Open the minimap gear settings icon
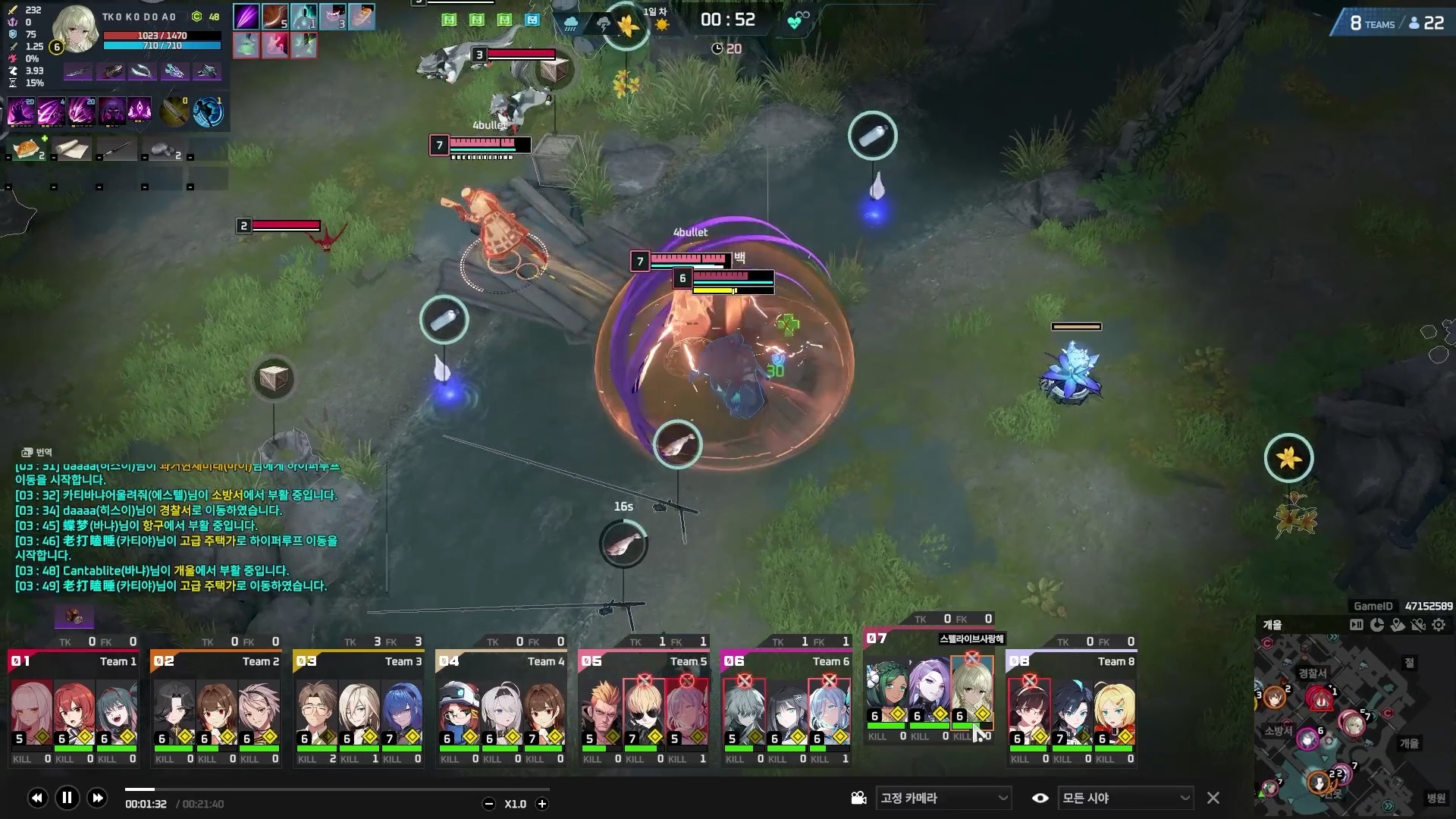Image resolution: width=1456 pixels, height=819 pixels. click(1439, 625)
